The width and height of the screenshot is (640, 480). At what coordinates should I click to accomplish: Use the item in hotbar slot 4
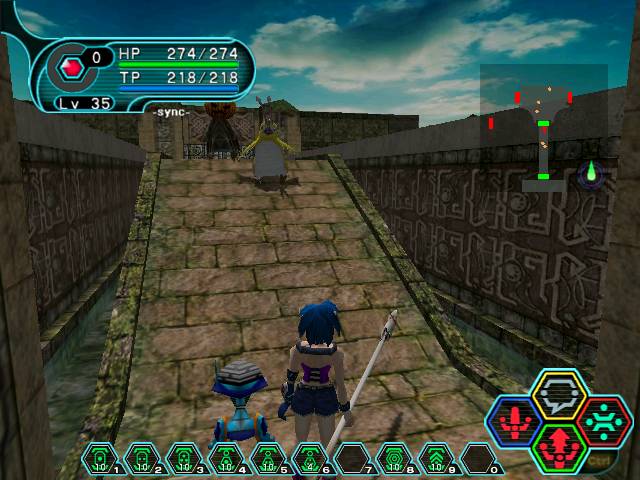(225, 459)
